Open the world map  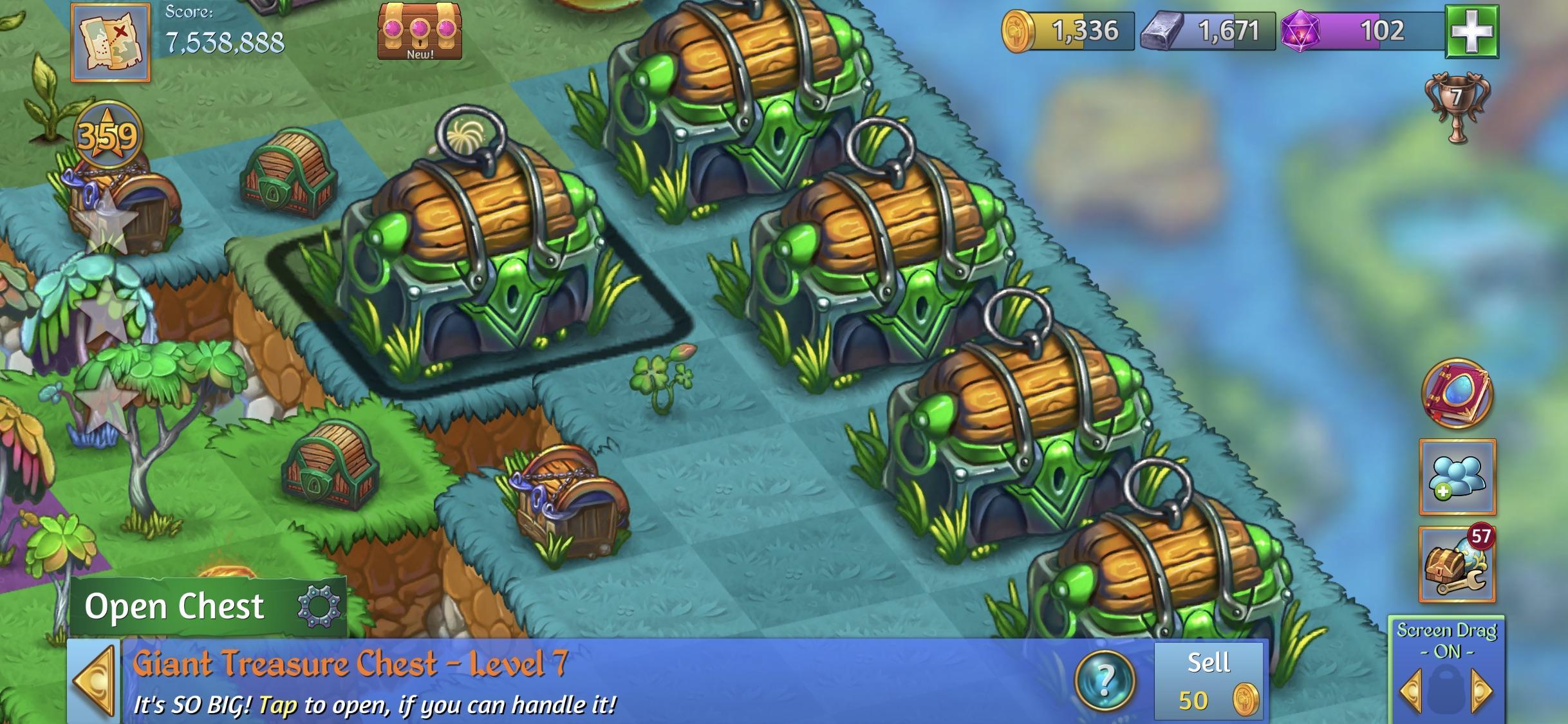click(109, 43)
